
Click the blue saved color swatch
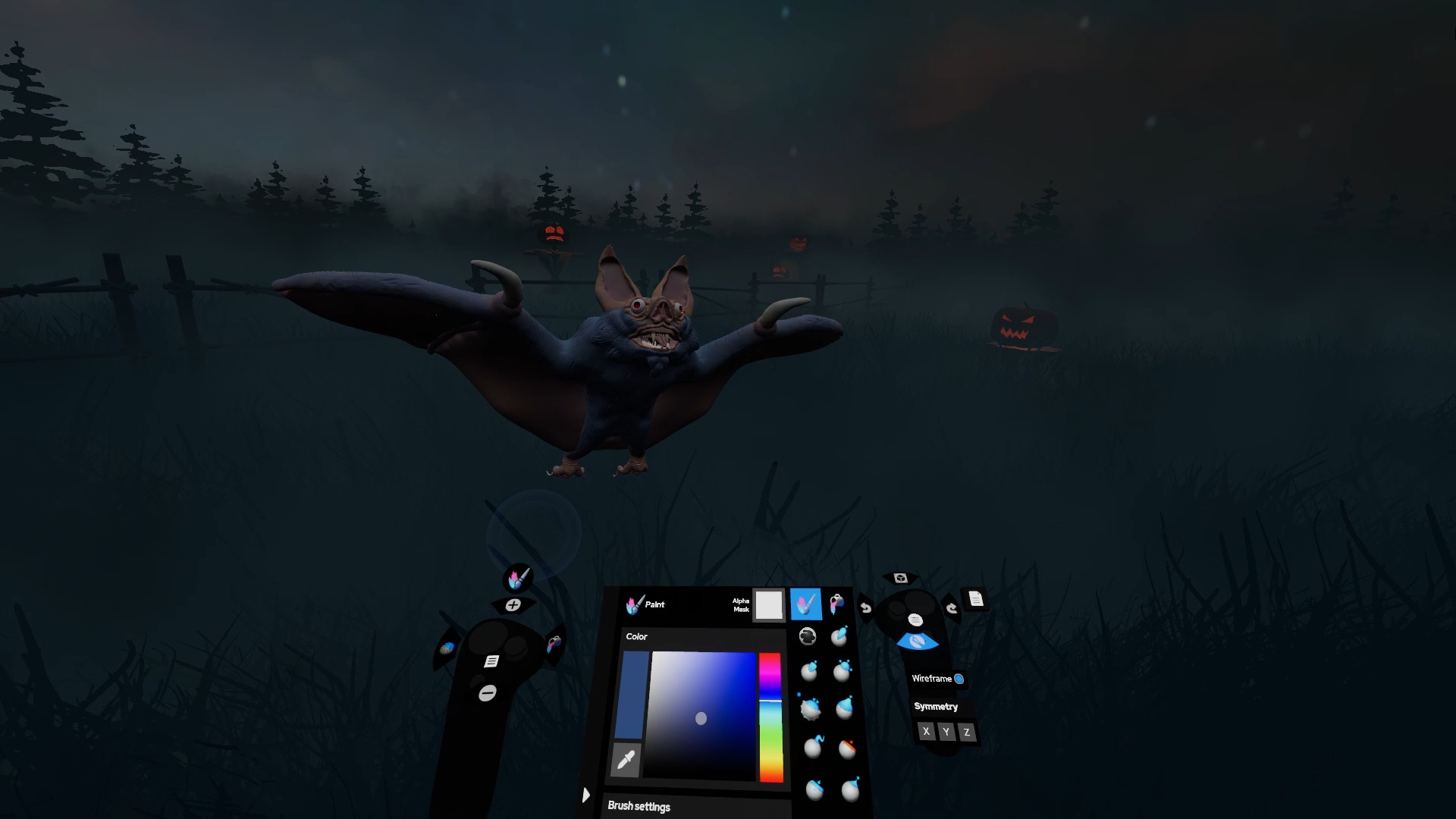(x=633, y=694)
